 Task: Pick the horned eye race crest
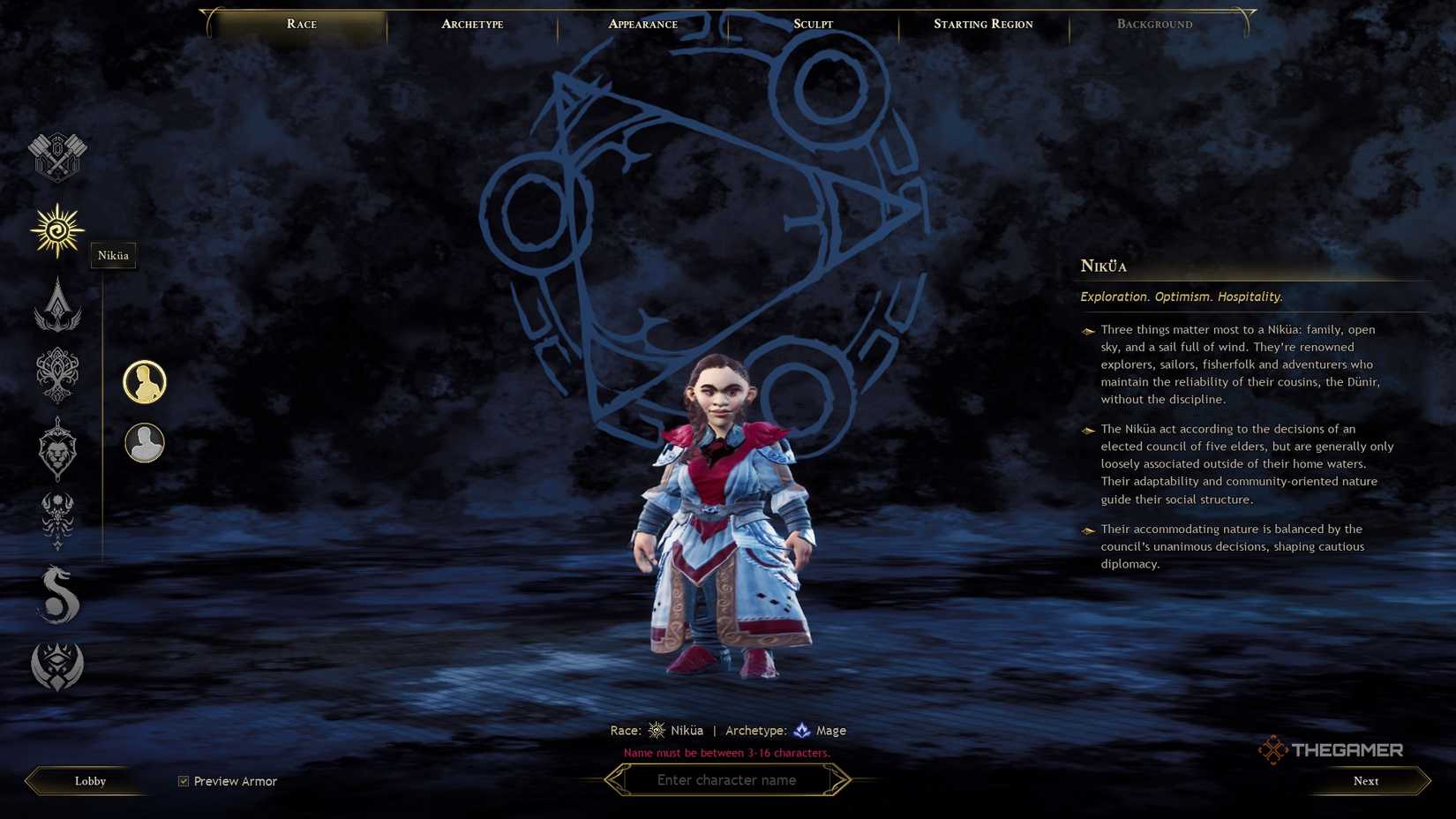(x=56, y=666)
